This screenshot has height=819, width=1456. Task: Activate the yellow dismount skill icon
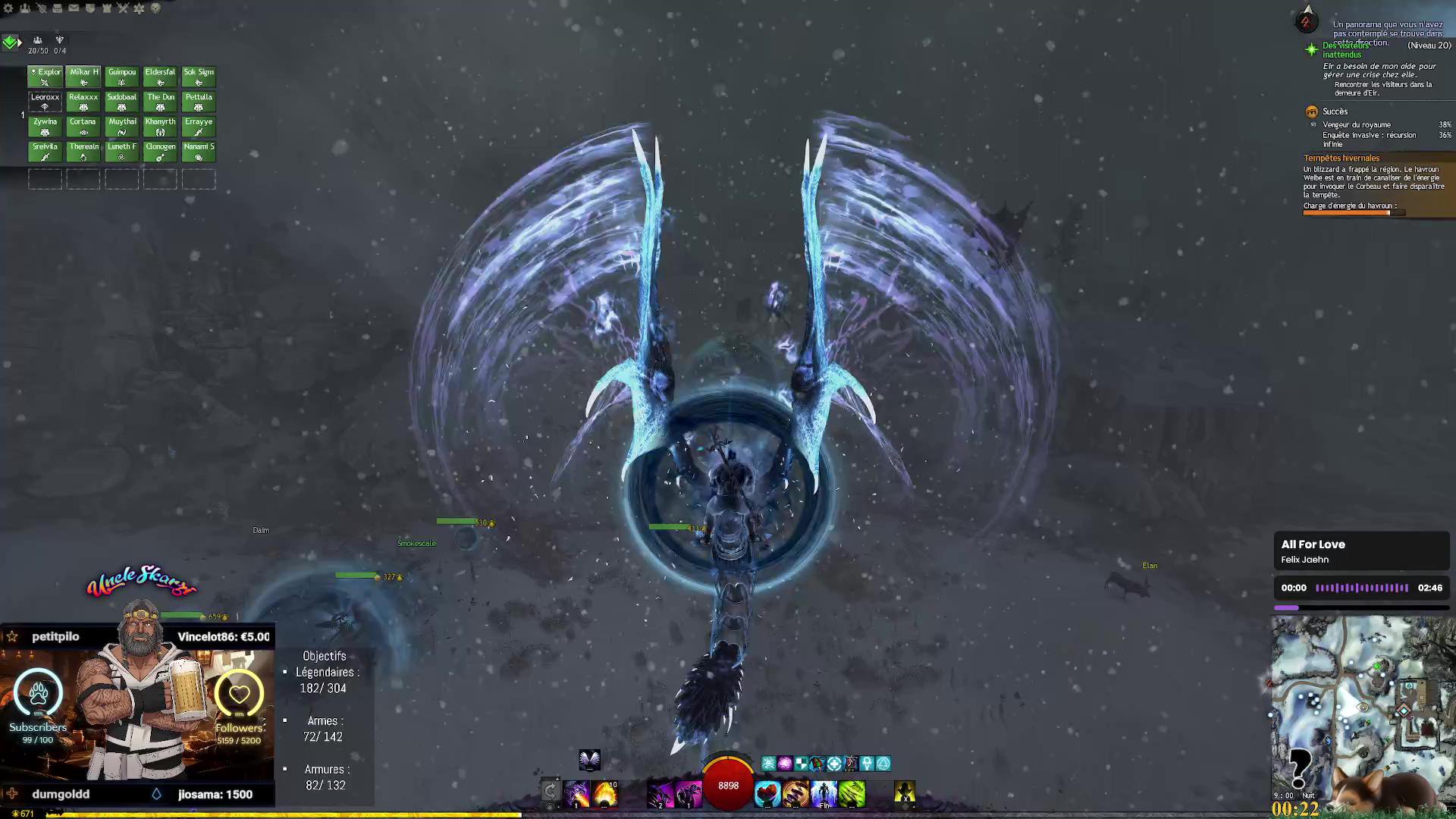click(904, 794)
